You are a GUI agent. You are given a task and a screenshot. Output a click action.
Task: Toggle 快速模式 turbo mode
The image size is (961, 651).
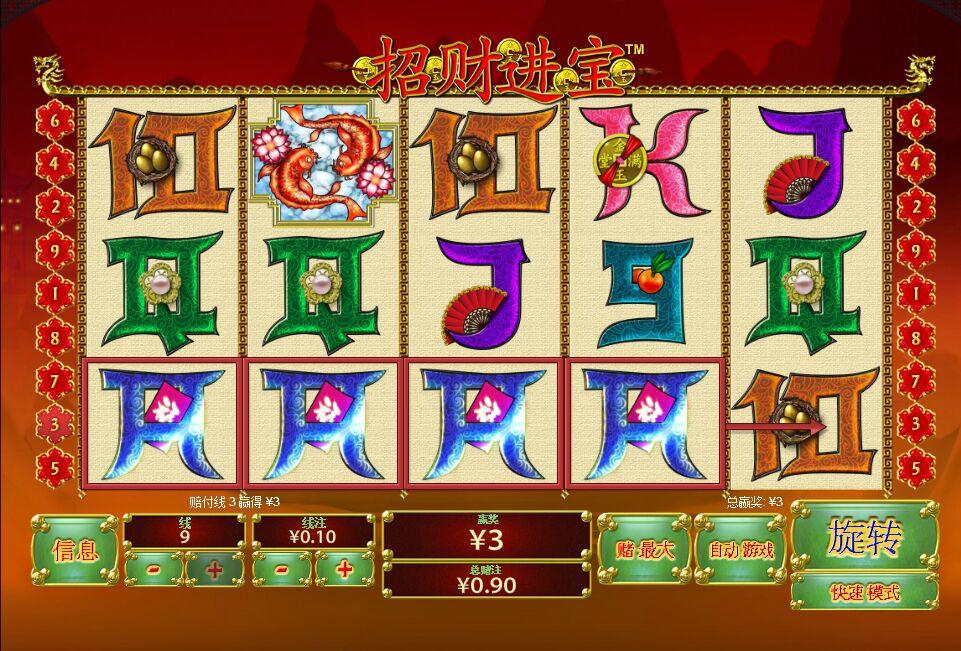[865, 591]
